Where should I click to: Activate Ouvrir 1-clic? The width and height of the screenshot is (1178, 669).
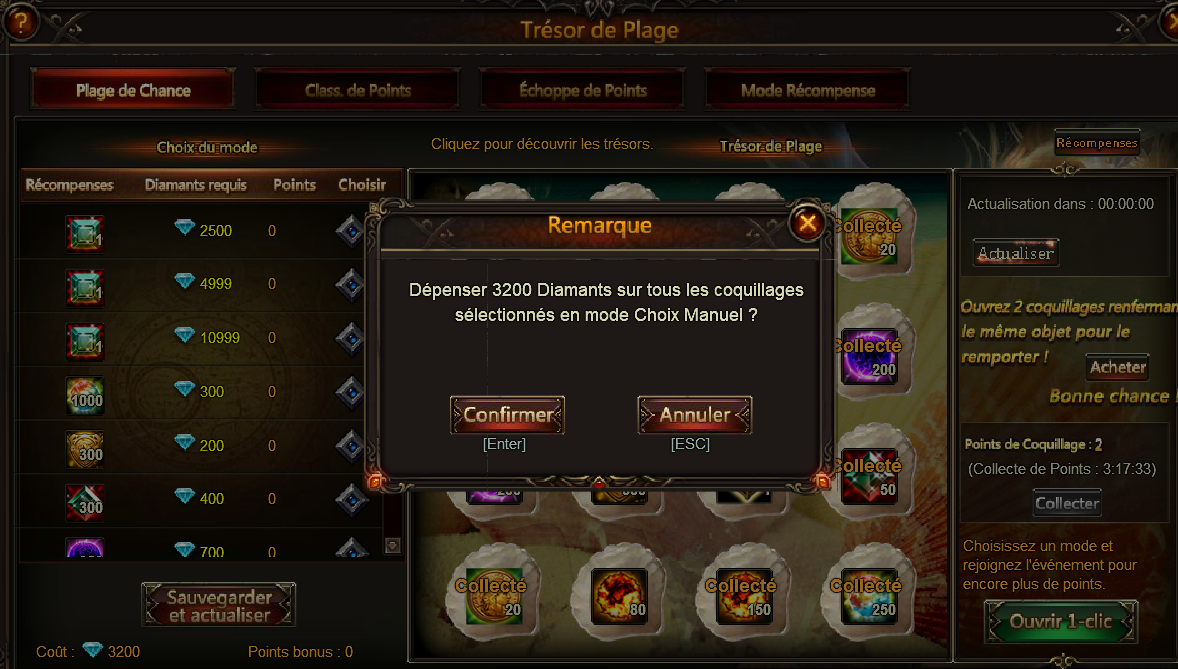click(x=1060, y=621)
